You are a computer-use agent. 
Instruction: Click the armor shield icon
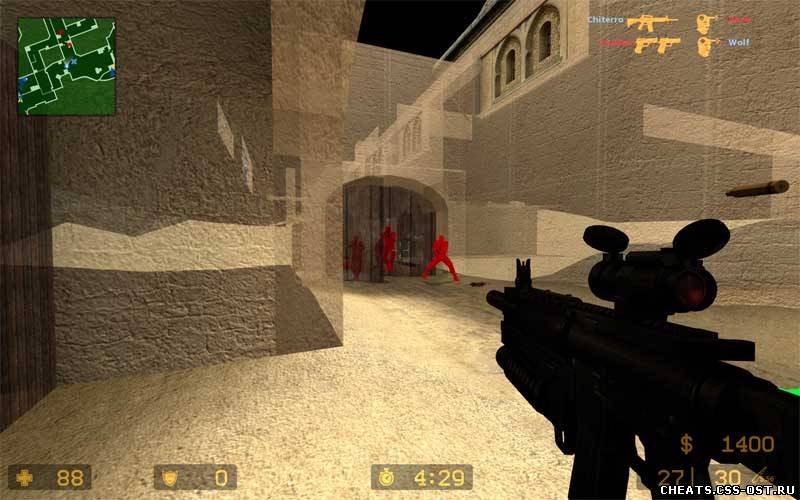coord(170,476)
